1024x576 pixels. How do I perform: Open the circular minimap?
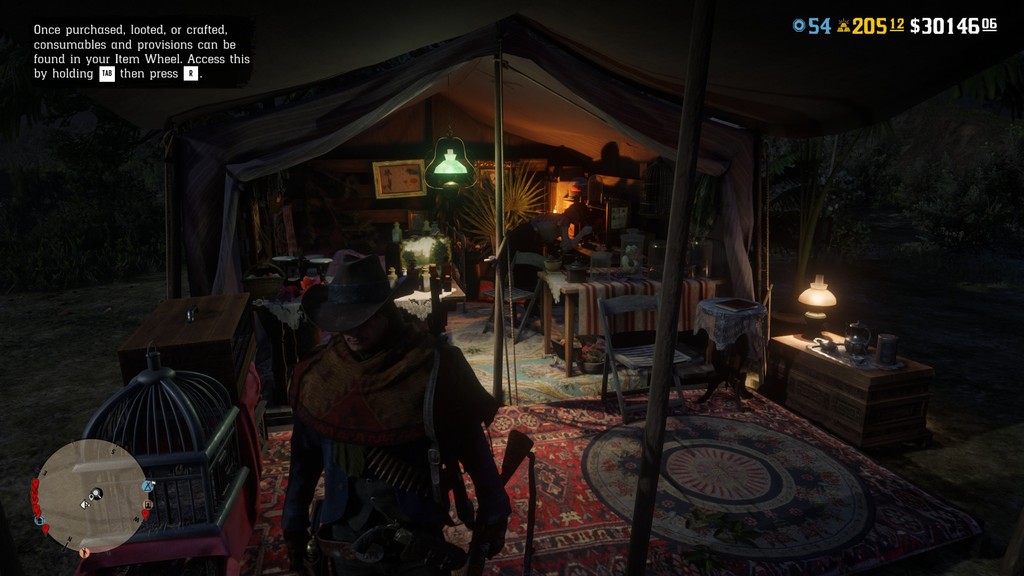click(92, 496)
